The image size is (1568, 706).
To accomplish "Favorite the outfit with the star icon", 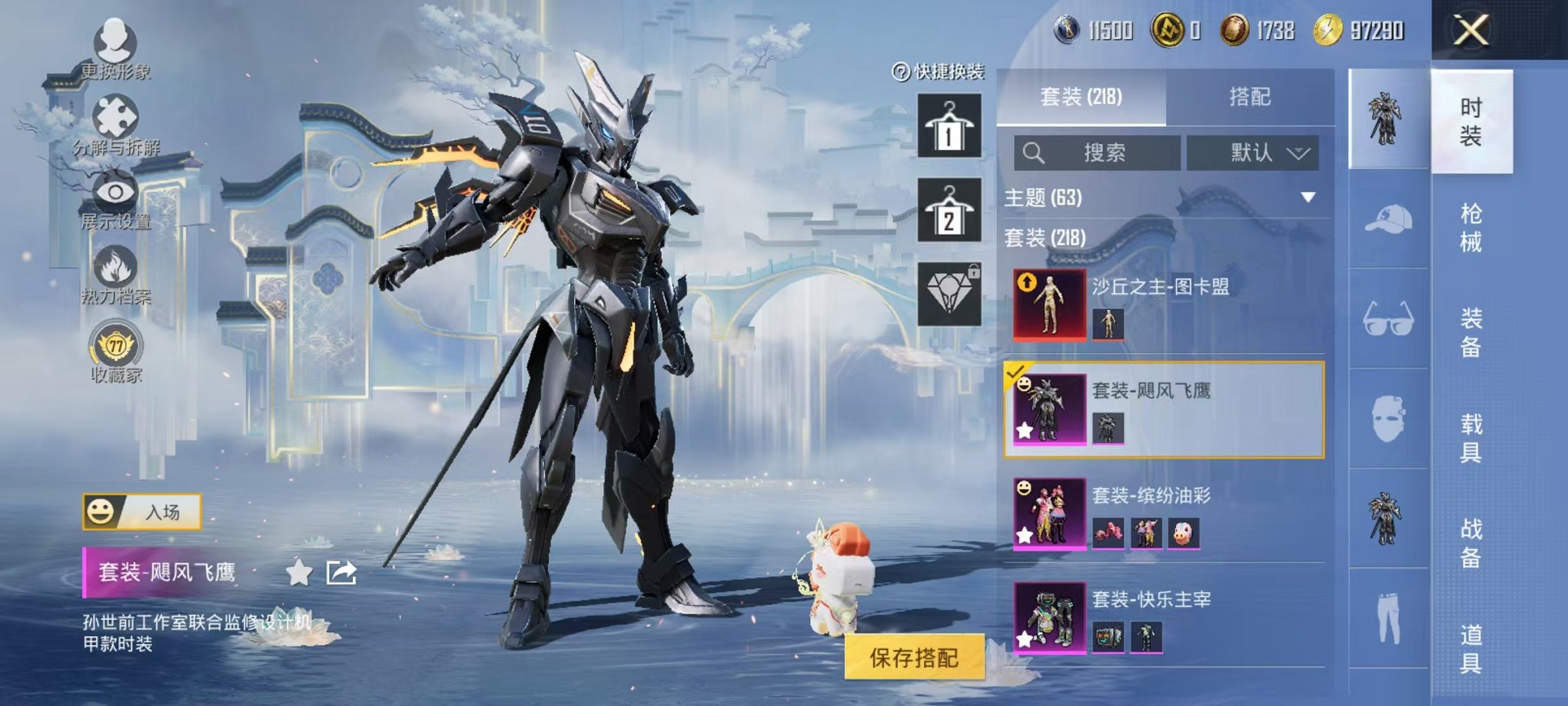I will click(299, 573).
